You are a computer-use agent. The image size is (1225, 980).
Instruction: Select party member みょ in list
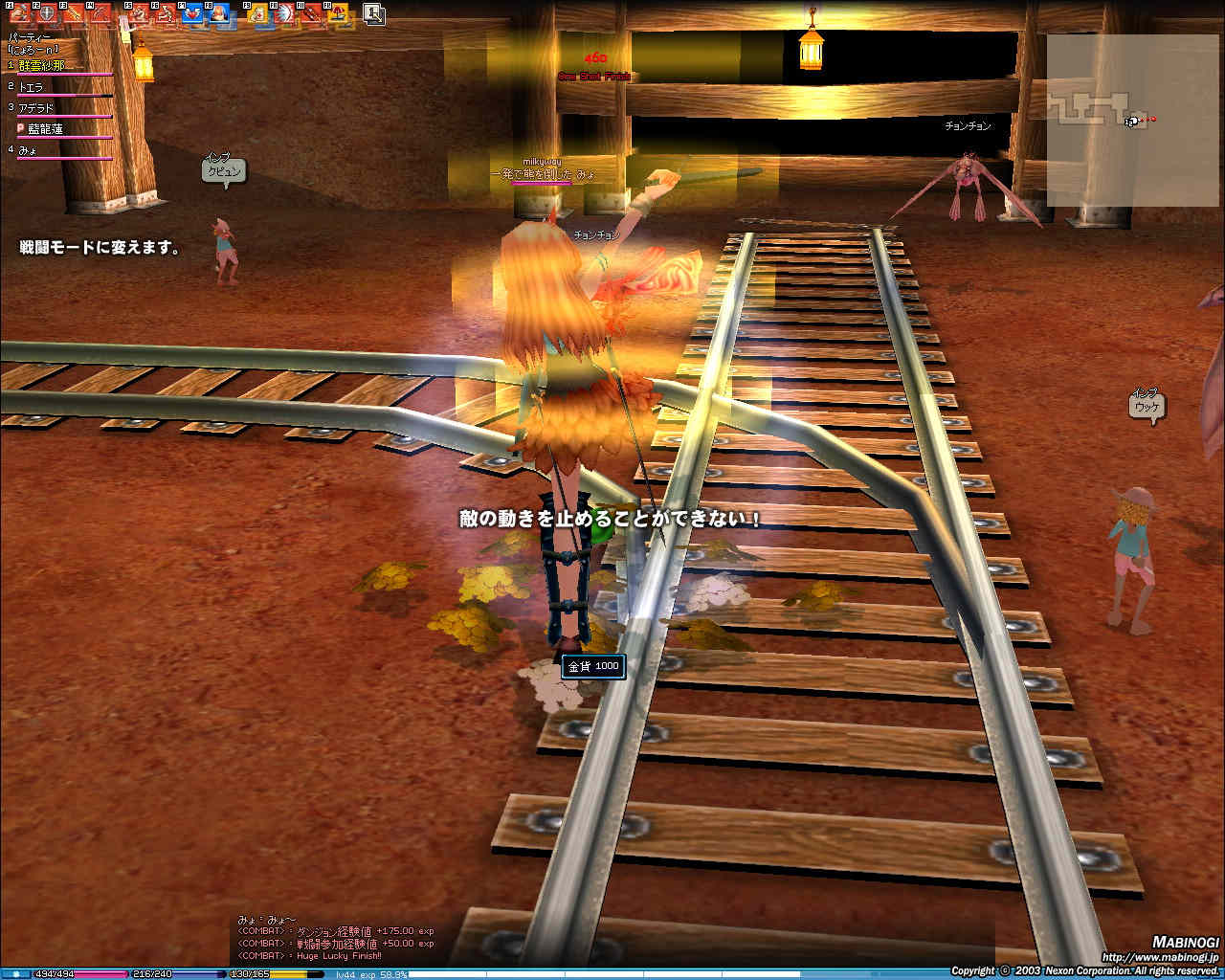coord(27,150)
